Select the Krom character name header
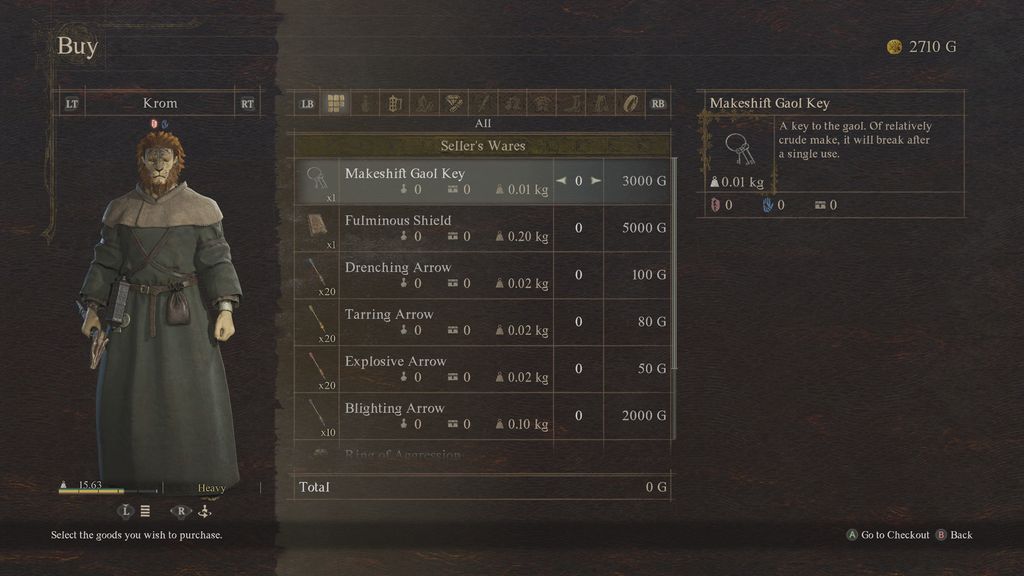 160,103
